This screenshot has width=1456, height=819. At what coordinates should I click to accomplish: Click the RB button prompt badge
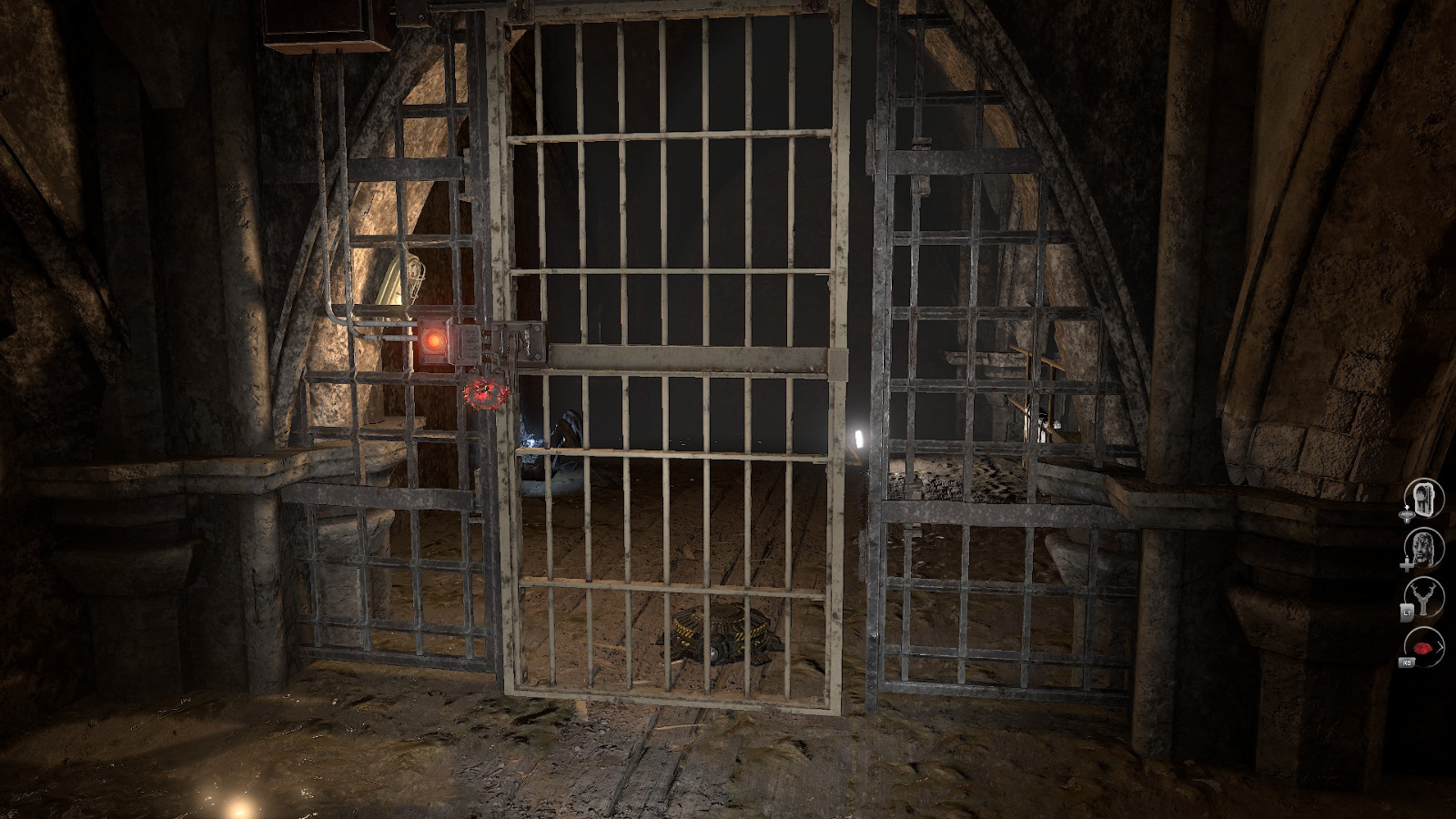pos(1408,661)
